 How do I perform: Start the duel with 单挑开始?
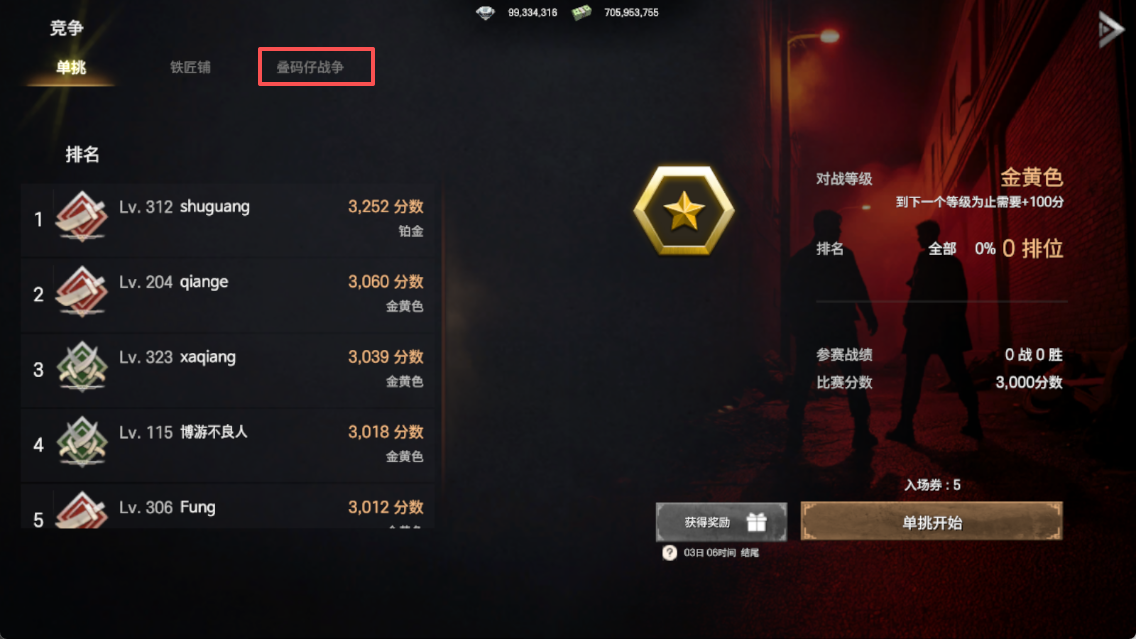(x=931, y=522)
